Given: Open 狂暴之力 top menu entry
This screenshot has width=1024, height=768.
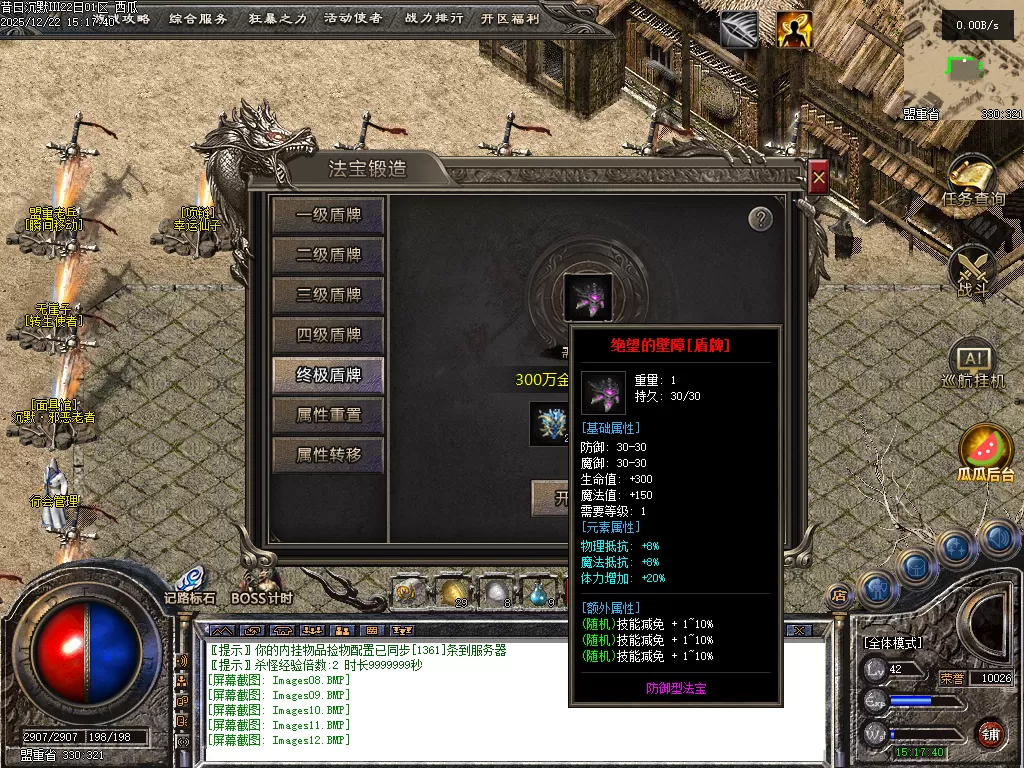Looking at the screenshot, I should coord(277,18).
